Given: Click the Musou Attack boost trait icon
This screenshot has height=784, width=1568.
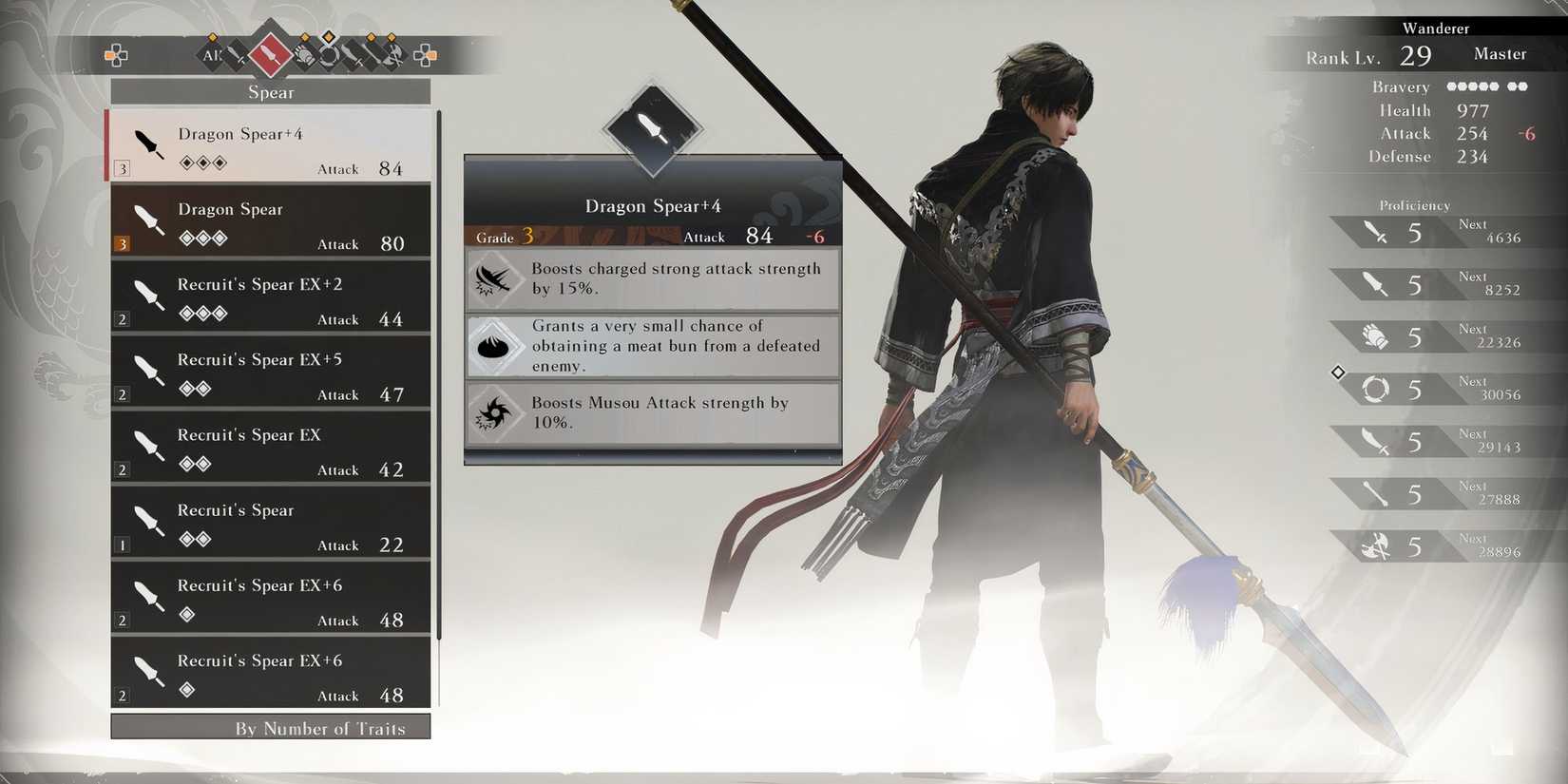Looking at the screenshot, I should coord(494,412).
